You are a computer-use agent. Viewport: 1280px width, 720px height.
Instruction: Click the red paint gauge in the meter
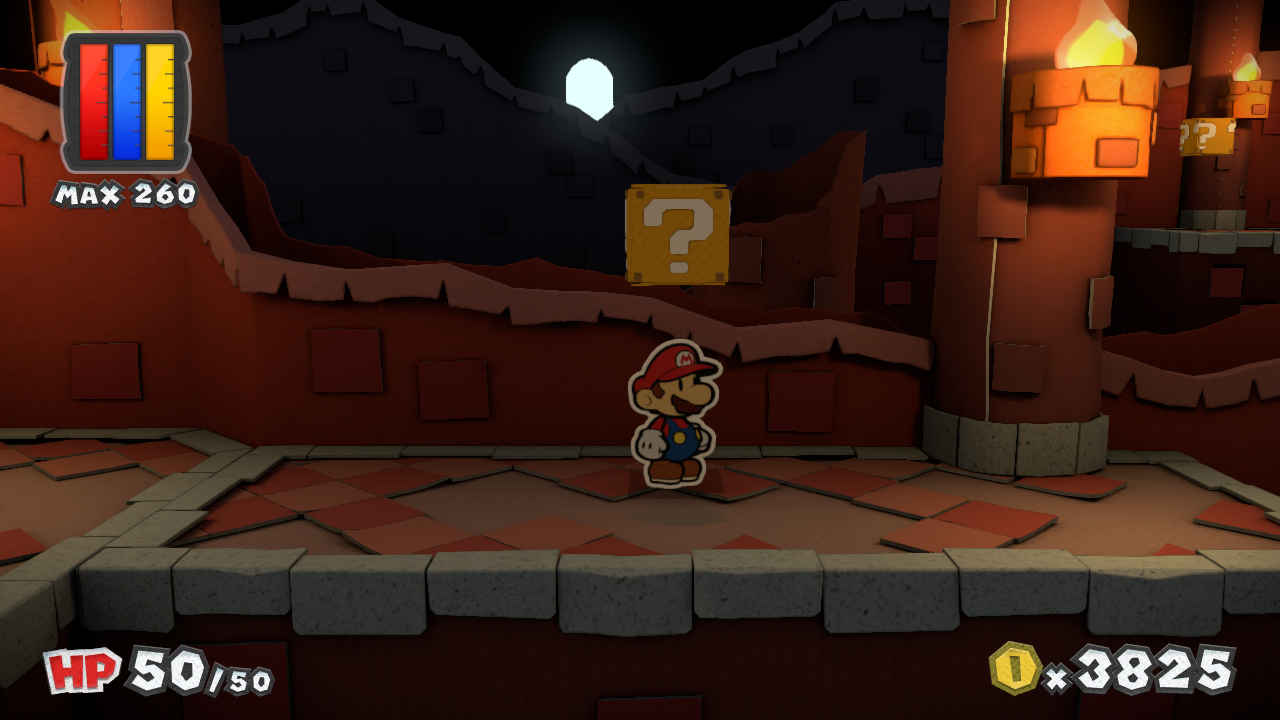click(x=95, y=100)
